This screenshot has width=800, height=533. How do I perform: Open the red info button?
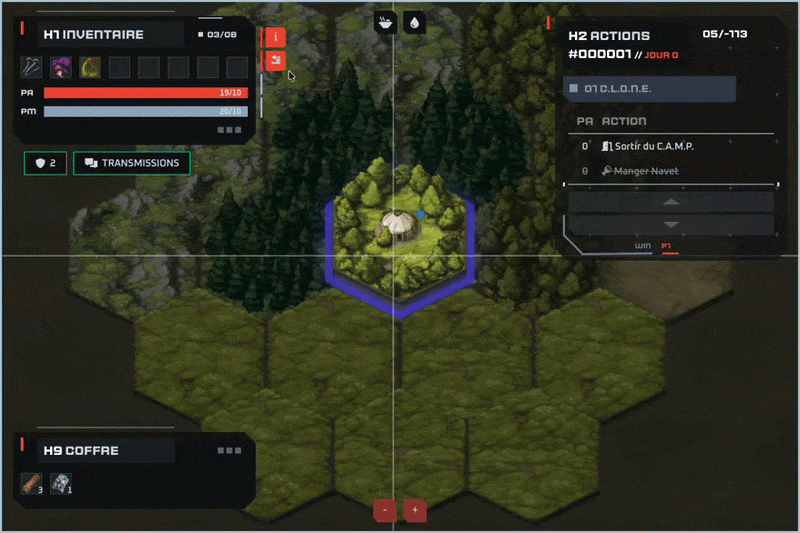(274, 37)
